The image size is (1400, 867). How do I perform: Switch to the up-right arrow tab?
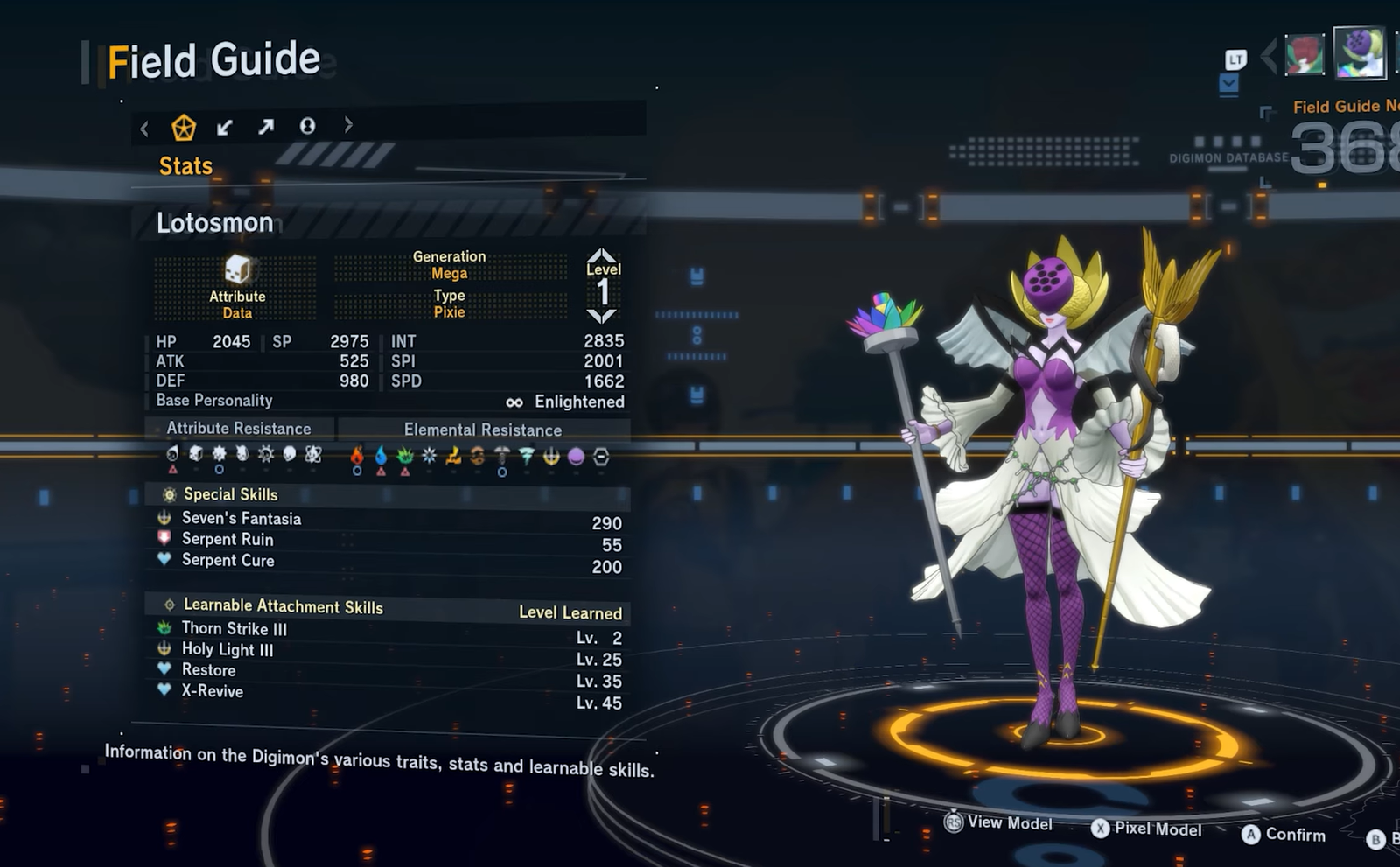(x=266, y=128)
